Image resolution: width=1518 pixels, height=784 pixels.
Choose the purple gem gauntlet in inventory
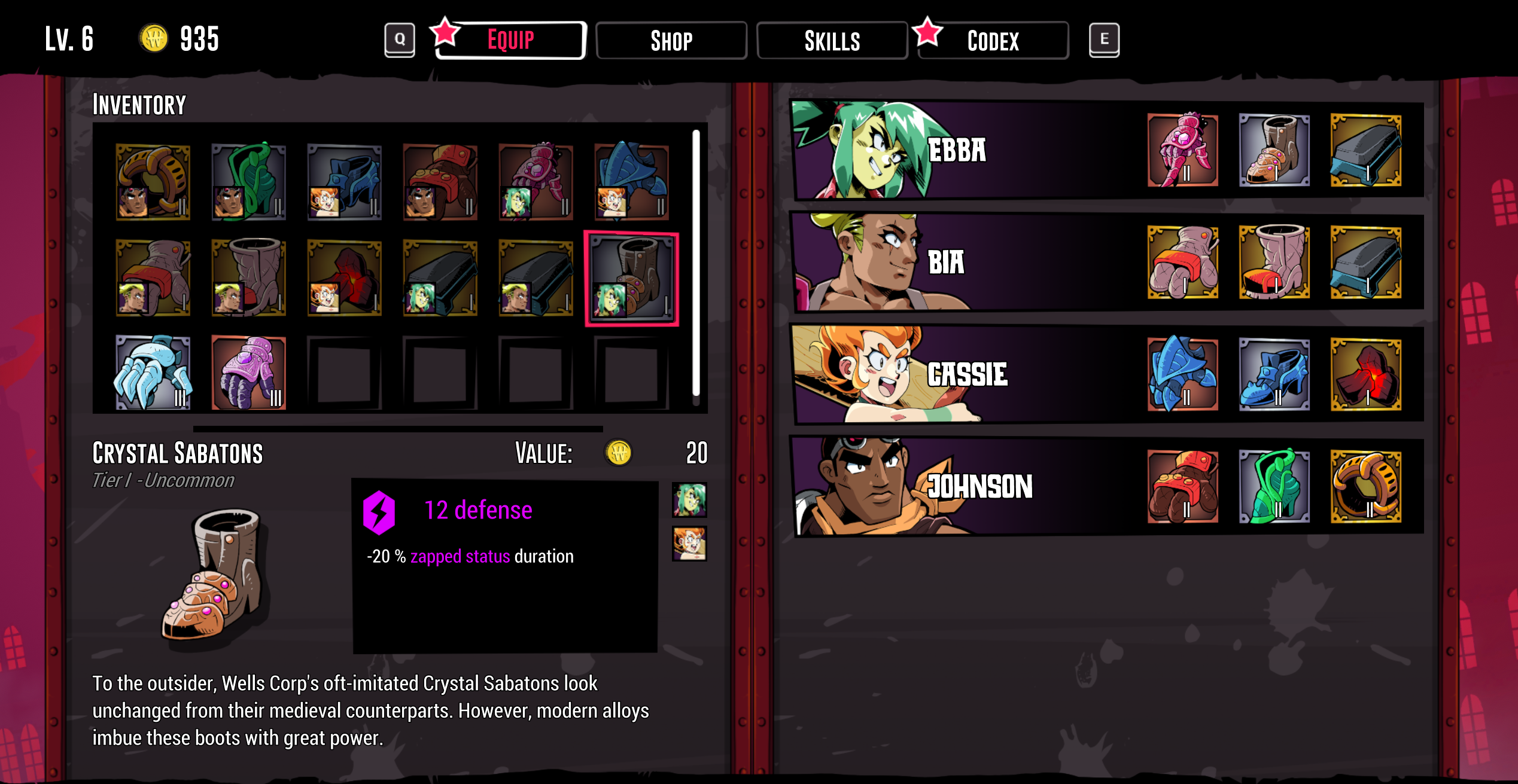pyautogui.click(x=249, y=373)
